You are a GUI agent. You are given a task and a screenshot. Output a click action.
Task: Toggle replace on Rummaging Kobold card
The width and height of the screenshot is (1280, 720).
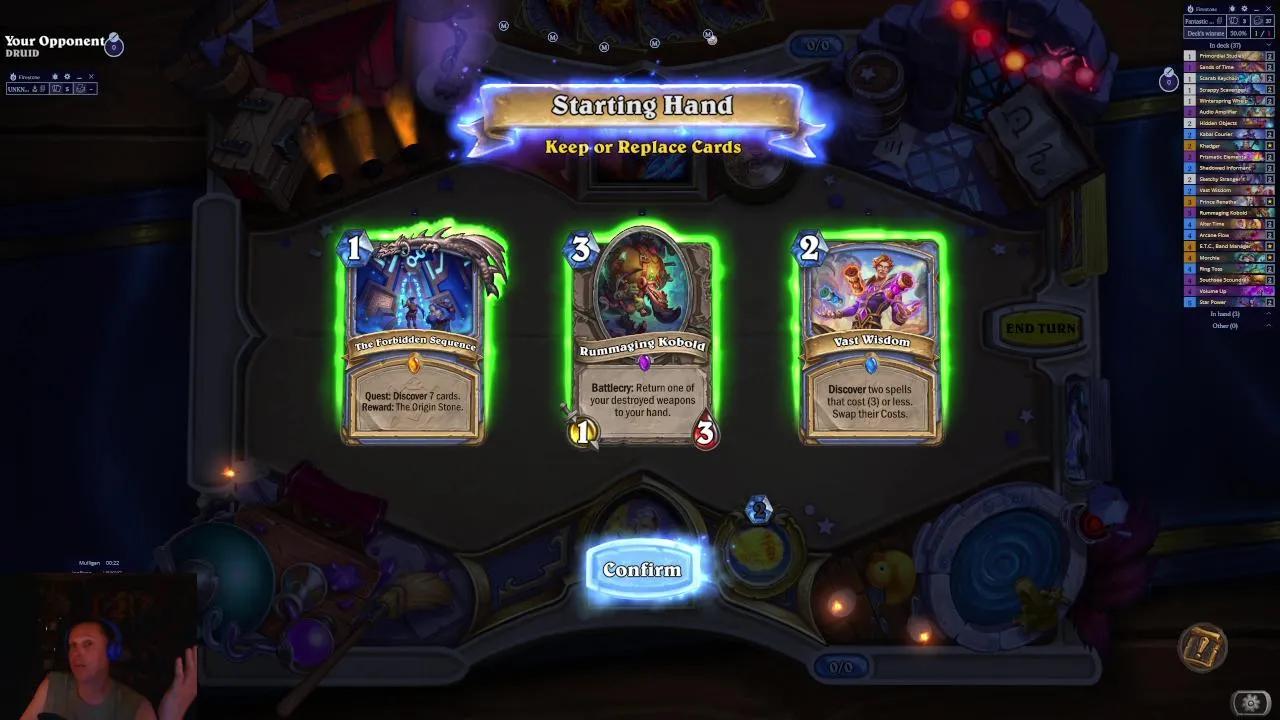point(641,335)
